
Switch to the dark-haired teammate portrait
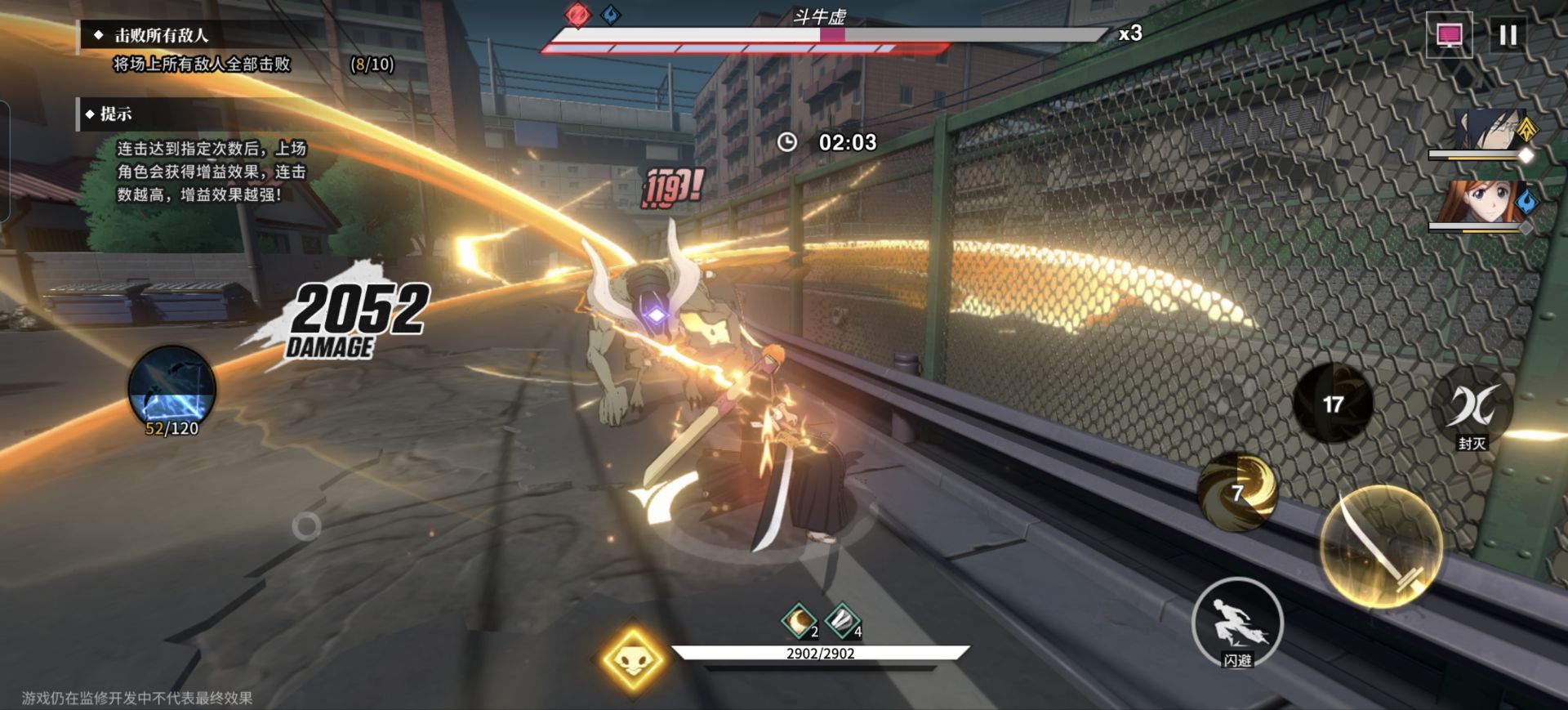[x=1485, y=132]
